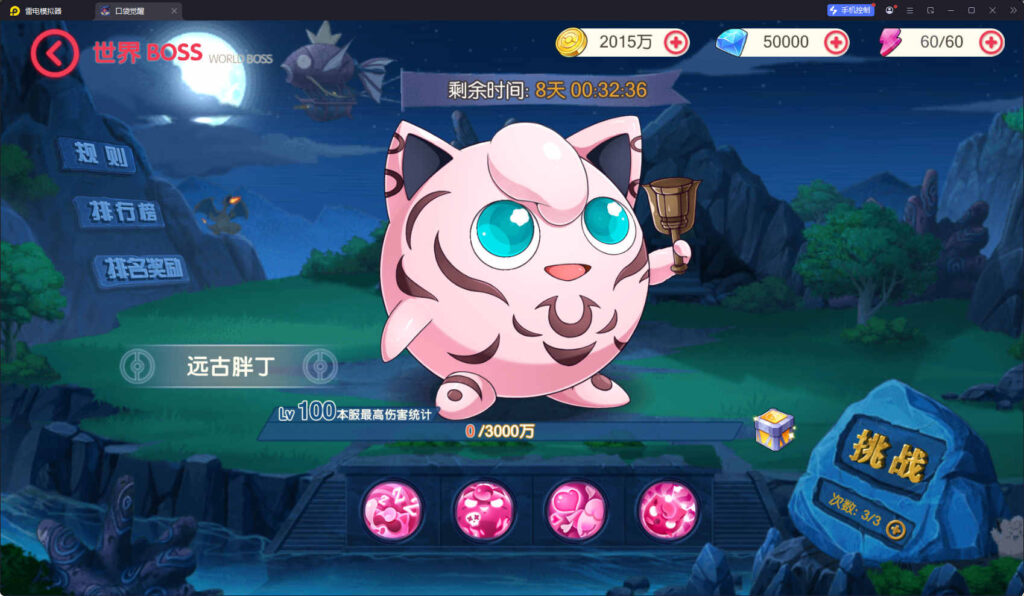The width and height of the screenshot is (1024, 596).
Task: Buy diamonds with the plus beside 50000
Action: [835, 42]
